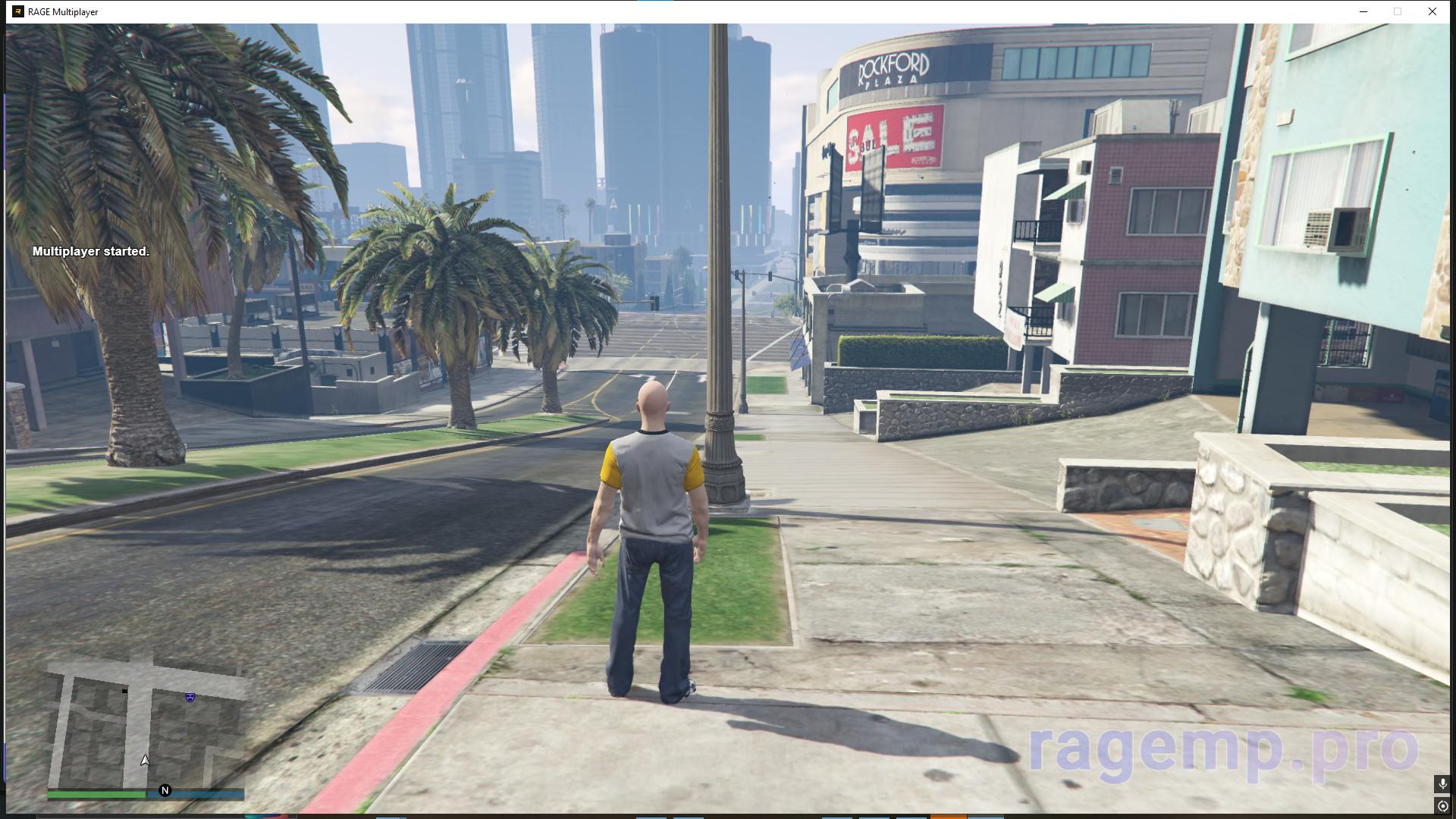Viewport: 1456px width, 819px height.
Task: Toggle the microphone button
Action: point(1442,783)
